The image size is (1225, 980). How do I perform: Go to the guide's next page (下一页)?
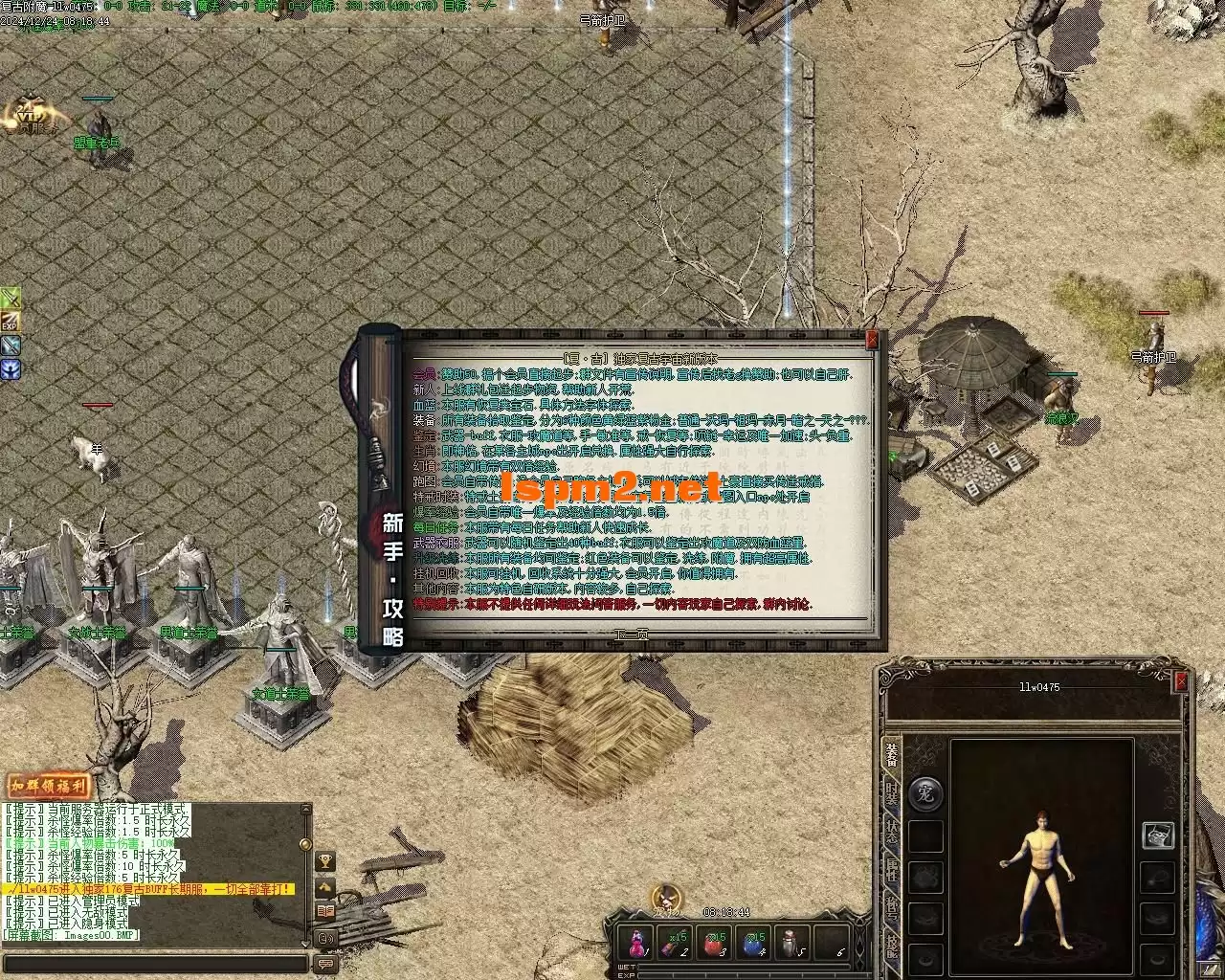632,634
